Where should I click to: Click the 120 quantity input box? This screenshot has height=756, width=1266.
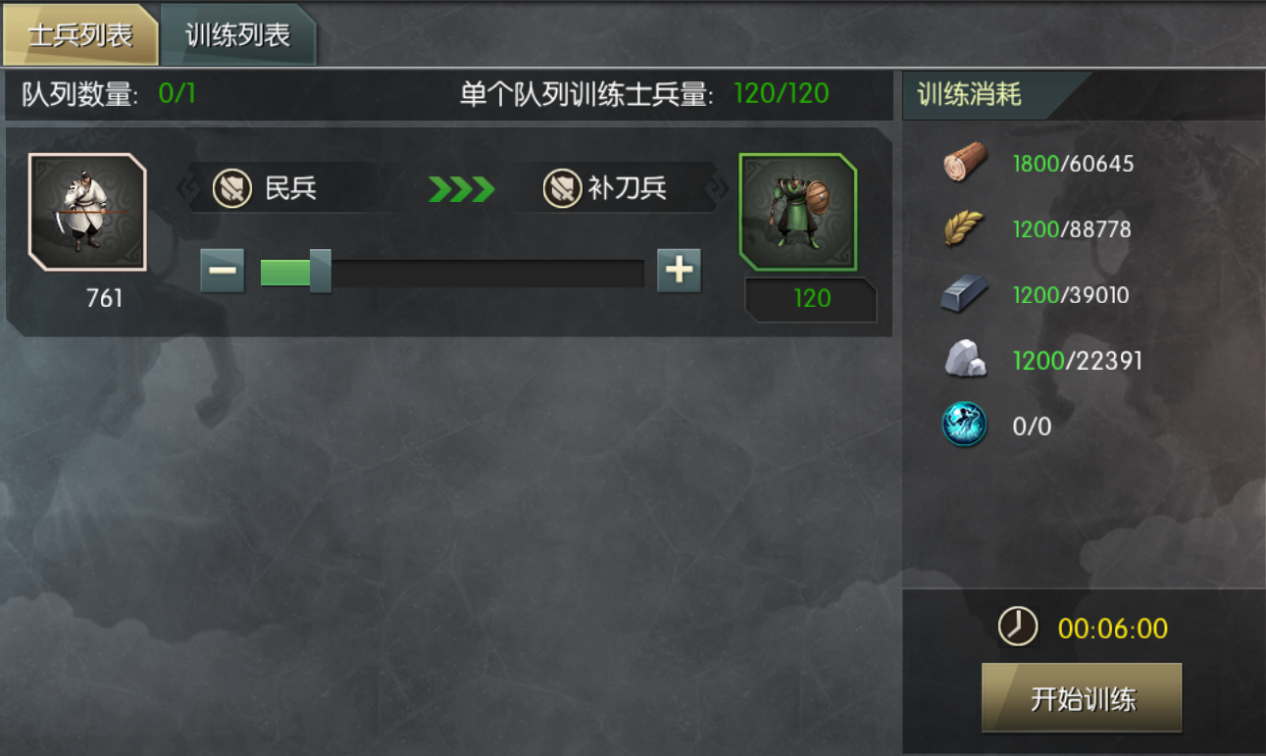[x=811, y=299]
